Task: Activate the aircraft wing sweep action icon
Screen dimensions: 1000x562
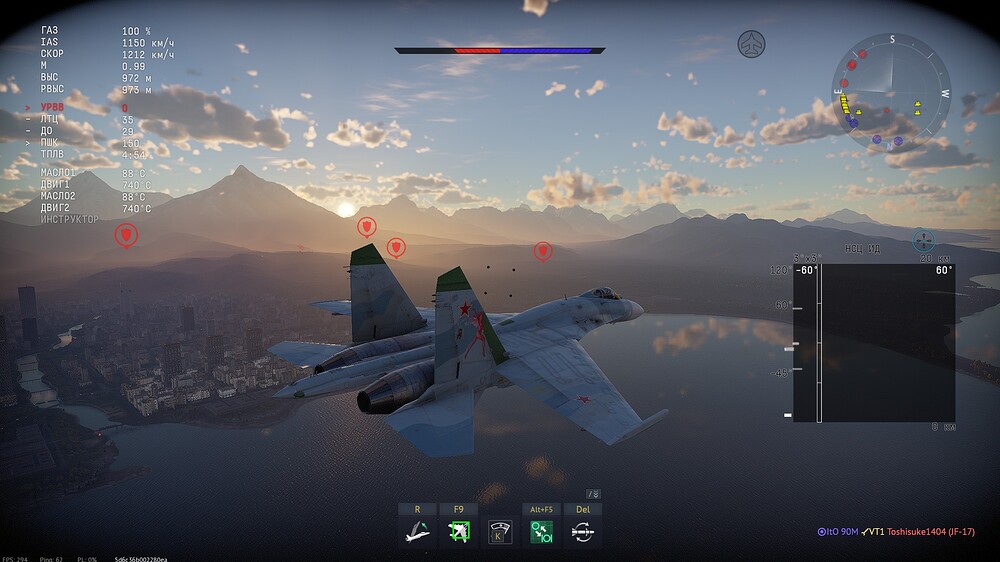Action: [416, 531]
